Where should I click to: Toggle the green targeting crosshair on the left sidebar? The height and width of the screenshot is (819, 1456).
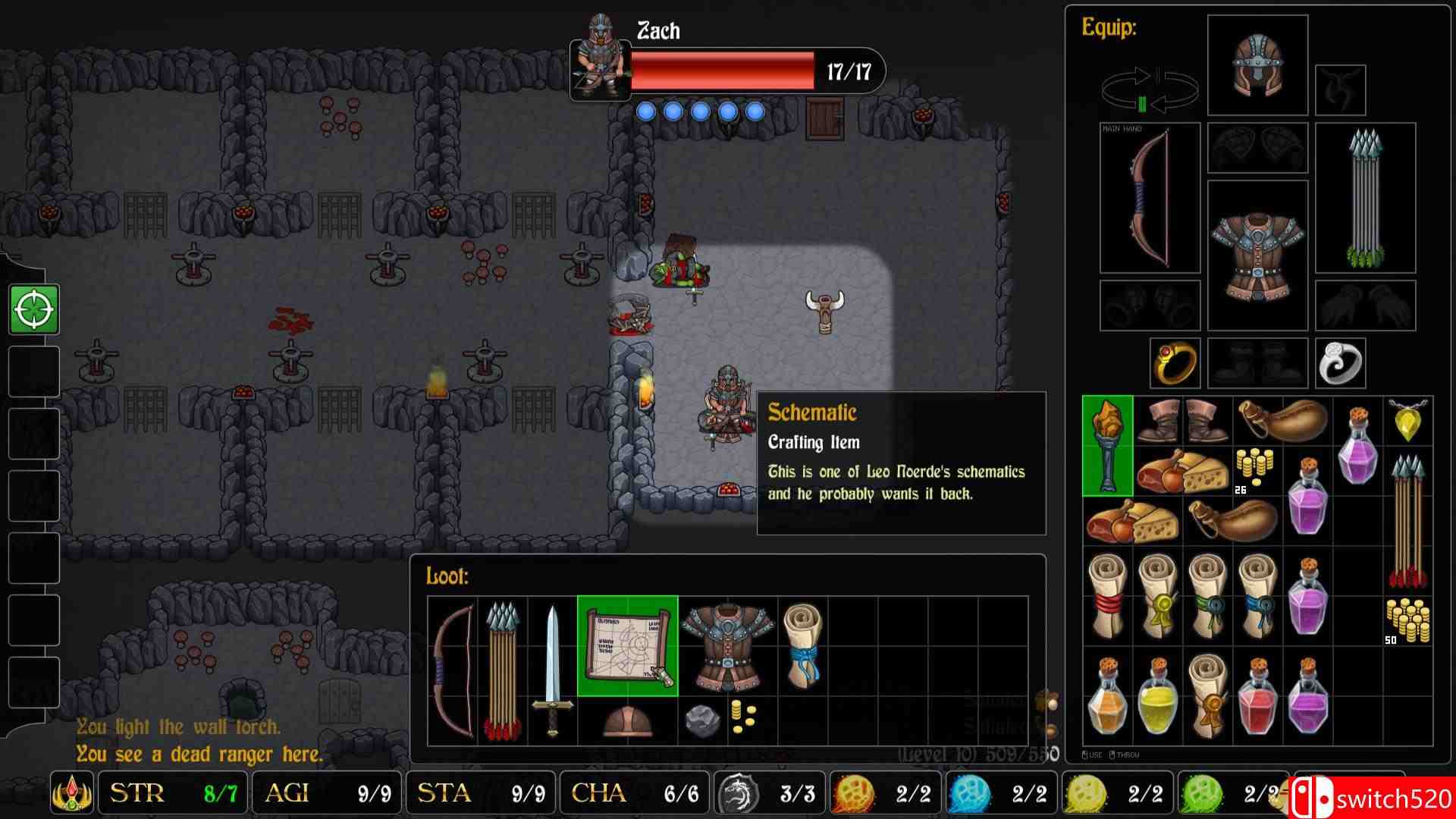[33, 309]
